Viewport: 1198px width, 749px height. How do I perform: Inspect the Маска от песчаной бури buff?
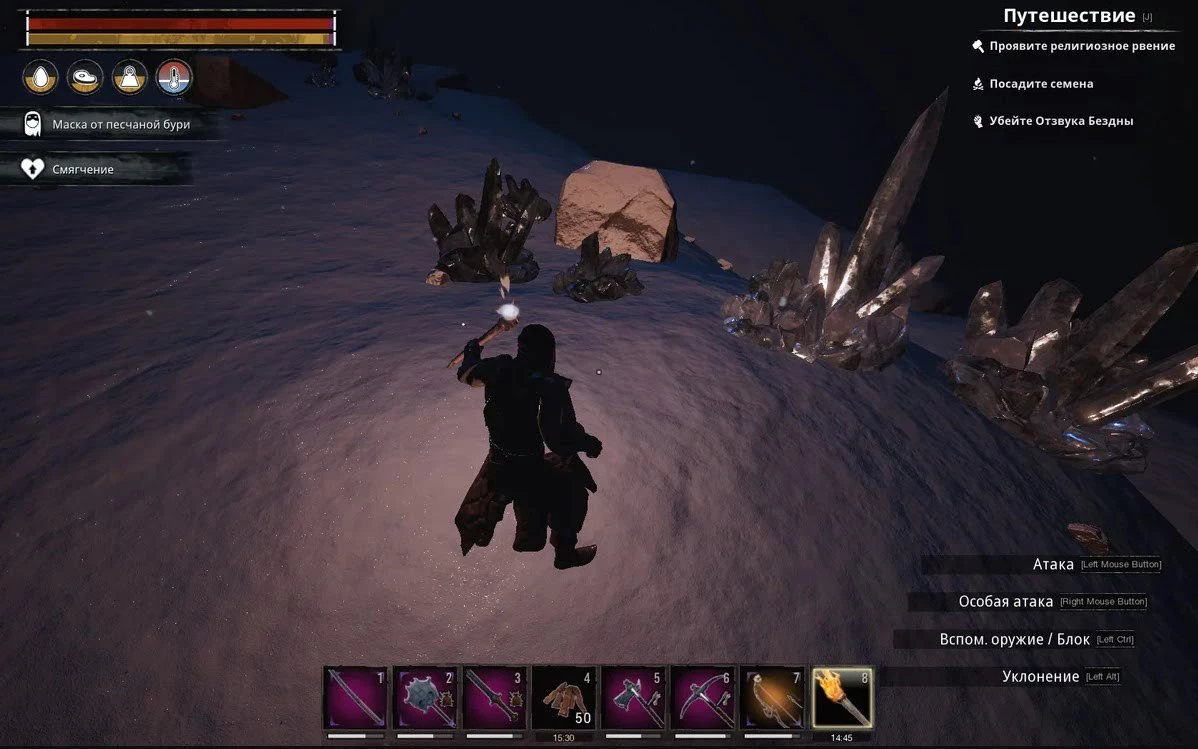120,124
